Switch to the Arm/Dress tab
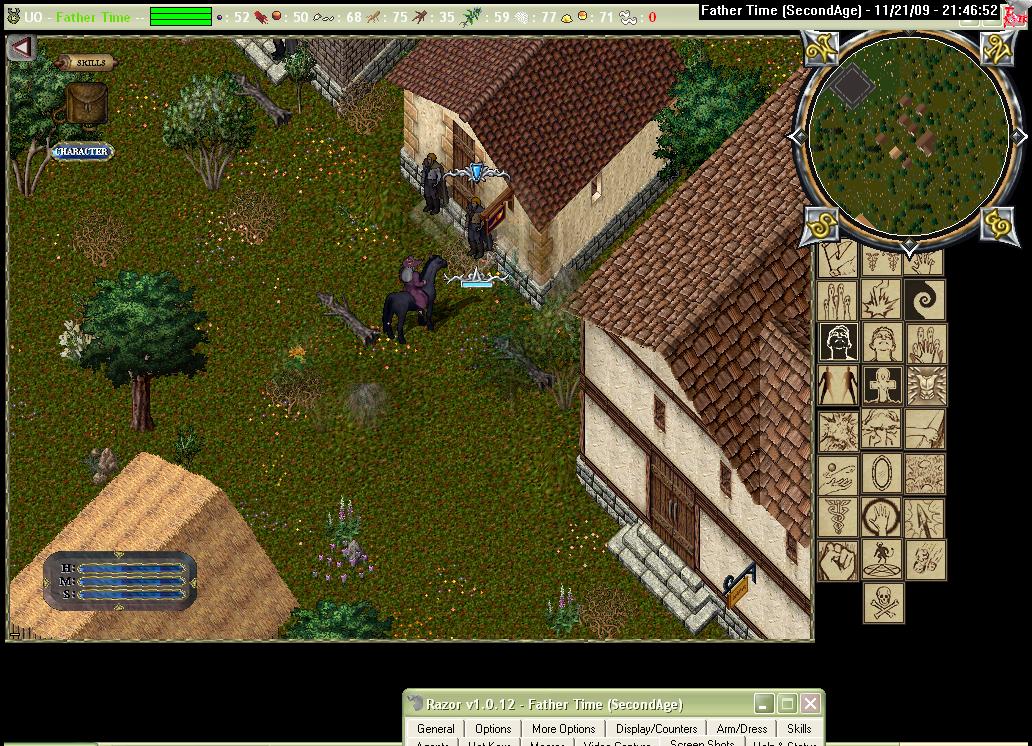The image size is (1032, 746). (x=742, y=729)
